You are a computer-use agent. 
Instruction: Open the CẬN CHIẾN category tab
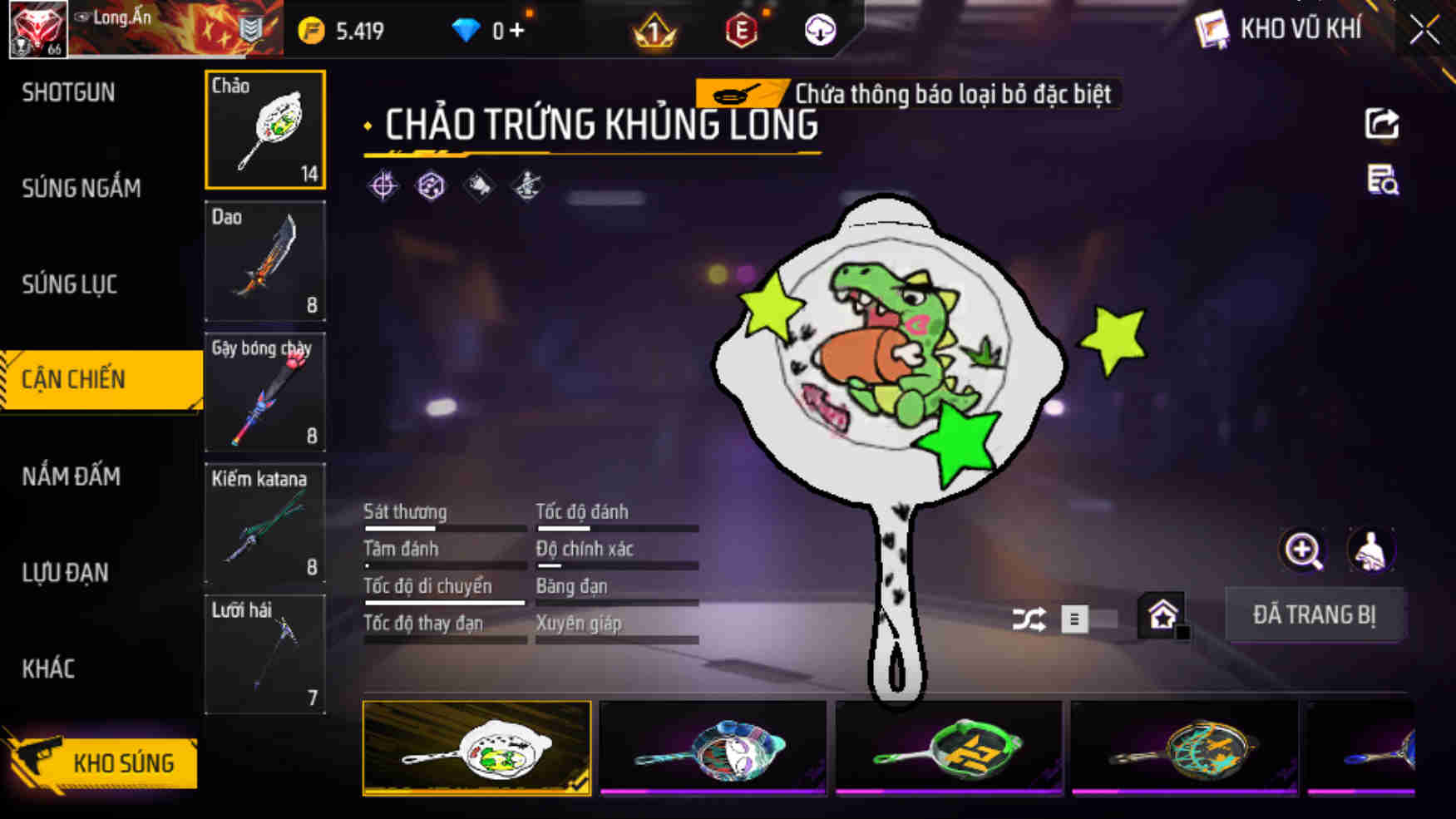tap(75, 379)
